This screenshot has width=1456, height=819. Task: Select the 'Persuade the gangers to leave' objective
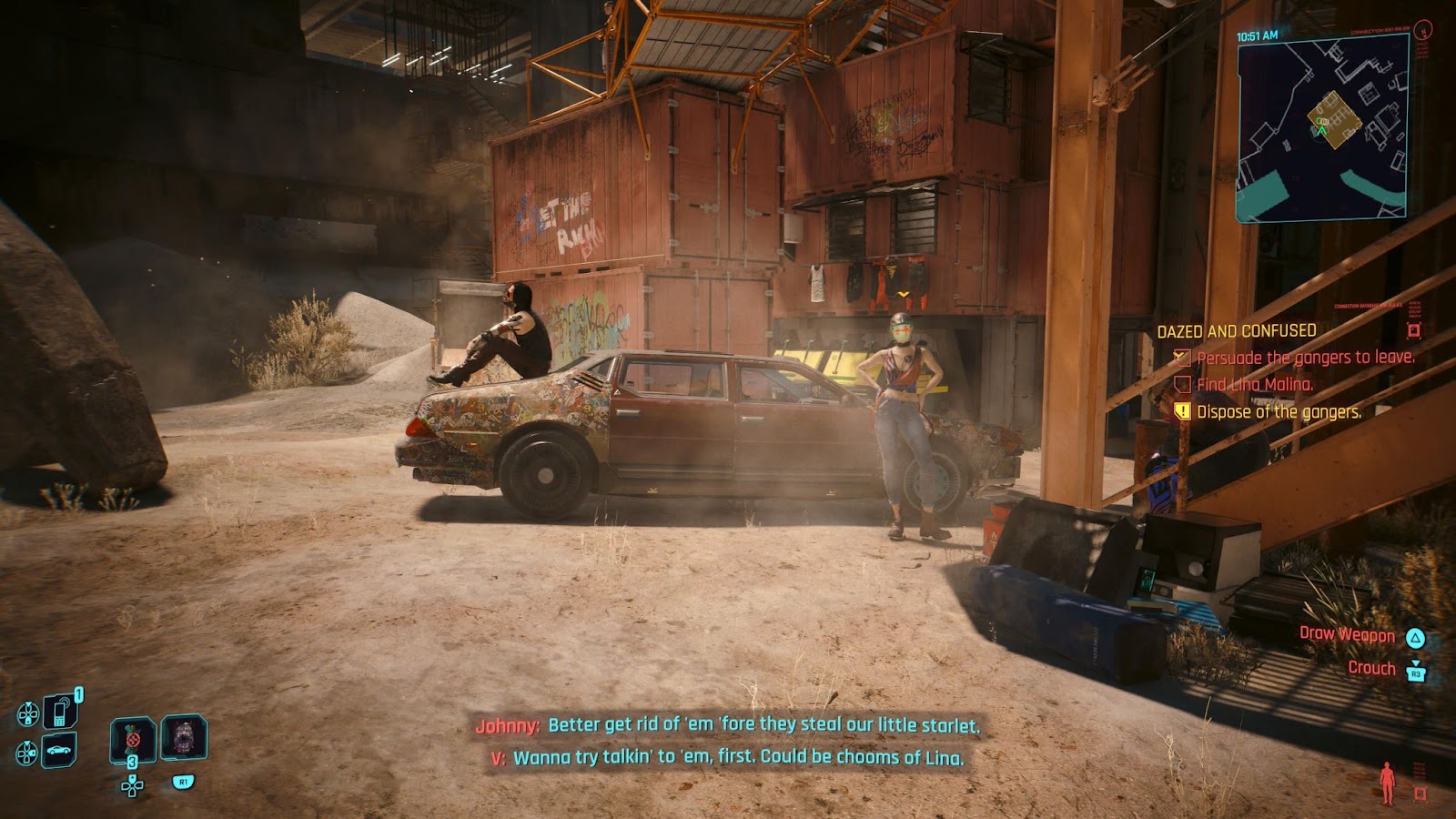1305,358
